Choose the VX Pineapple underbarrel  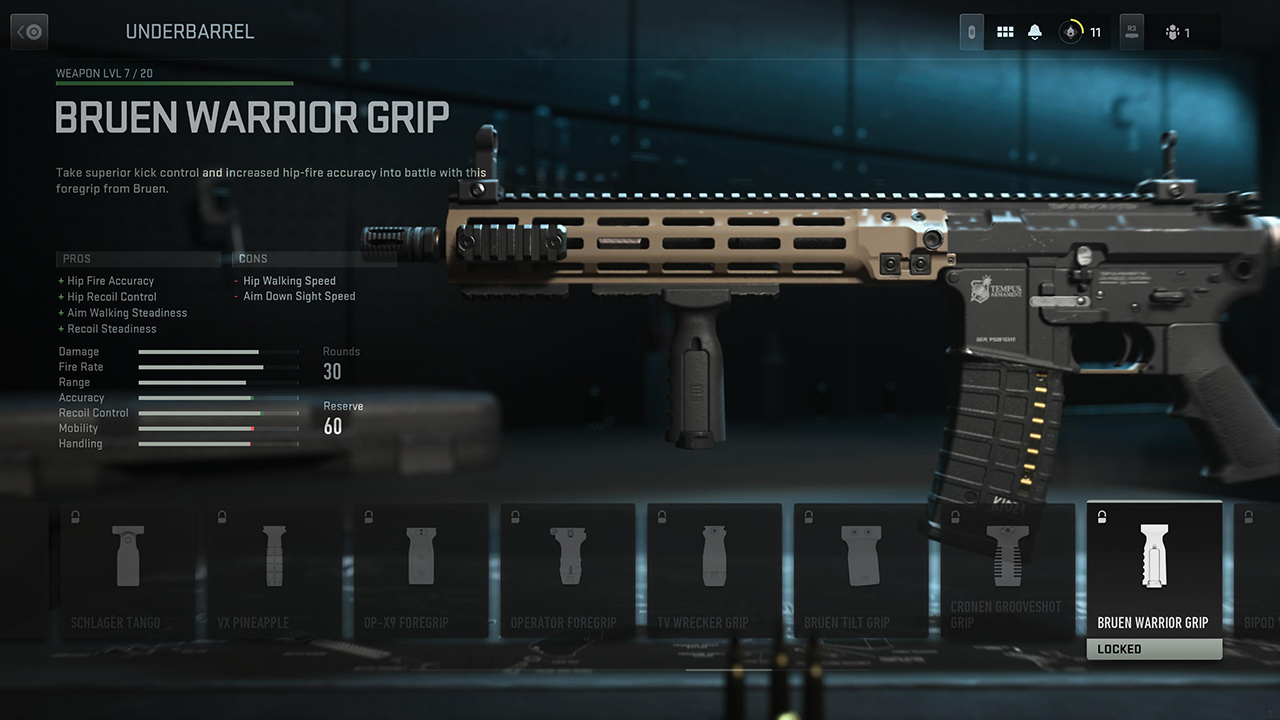tap(274, 571)
